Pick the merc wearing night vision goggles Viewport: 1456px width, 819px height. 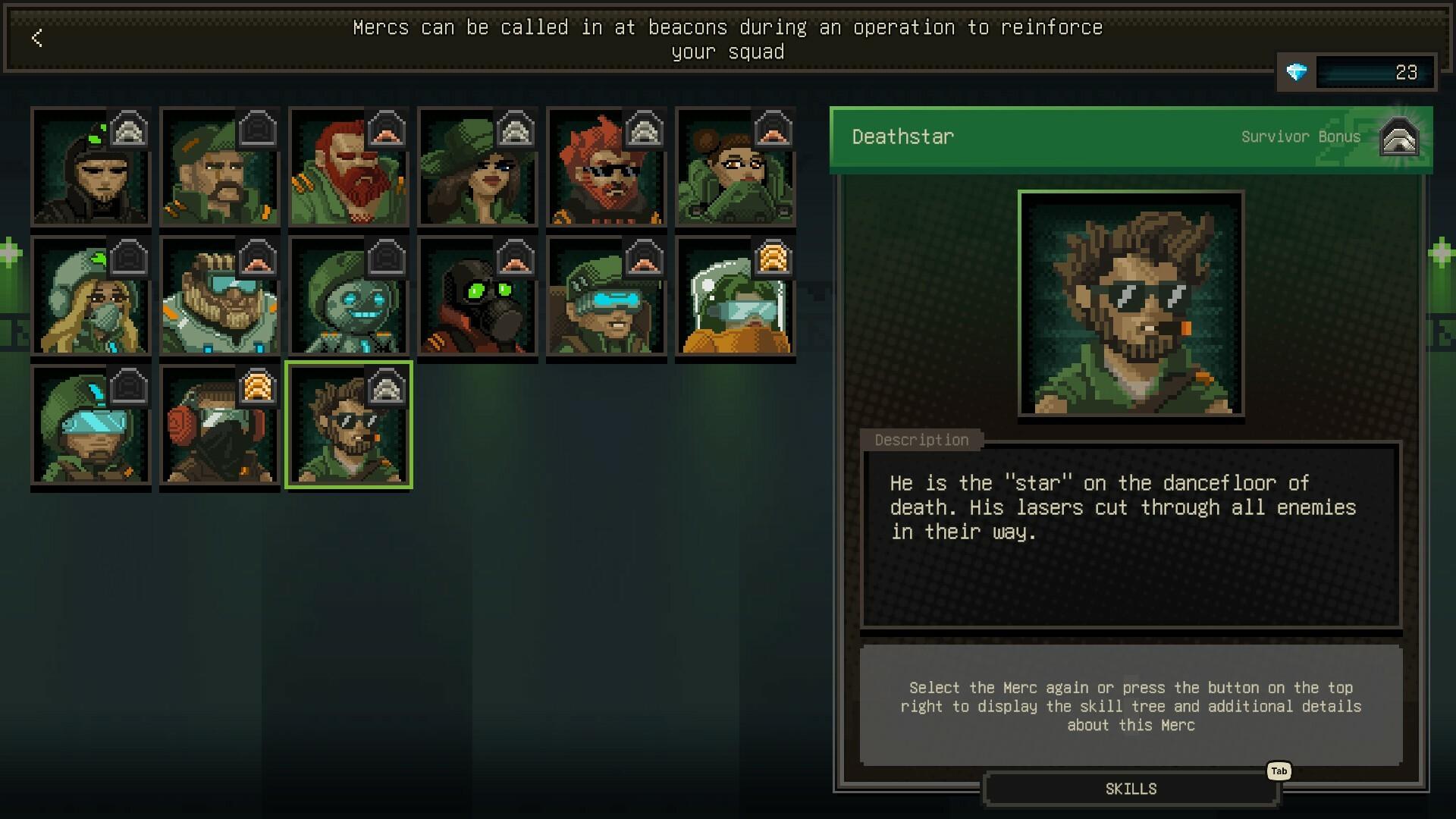[x=606, y=297]
